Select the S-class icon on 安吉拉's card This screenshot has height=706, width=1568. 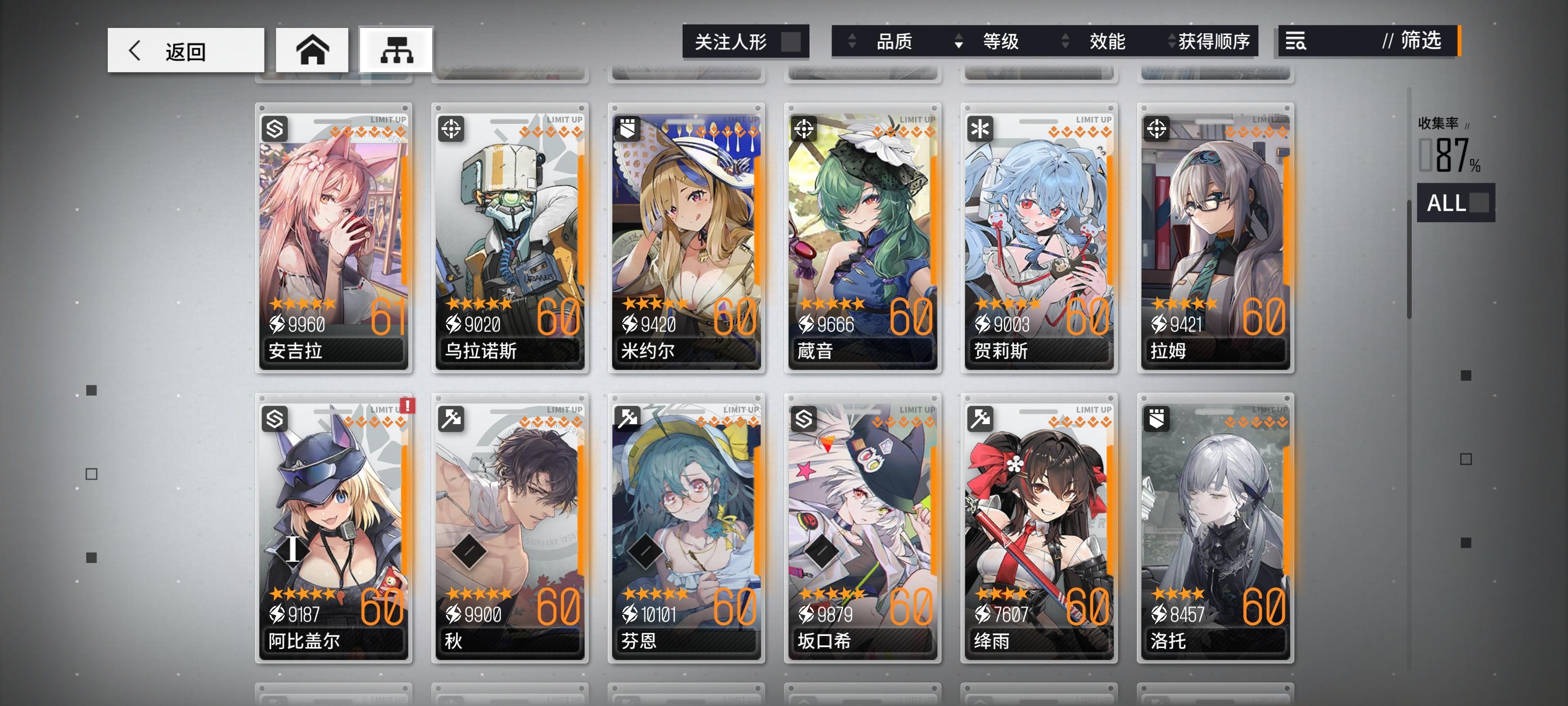pyautogui.click(x=274, y=128)
